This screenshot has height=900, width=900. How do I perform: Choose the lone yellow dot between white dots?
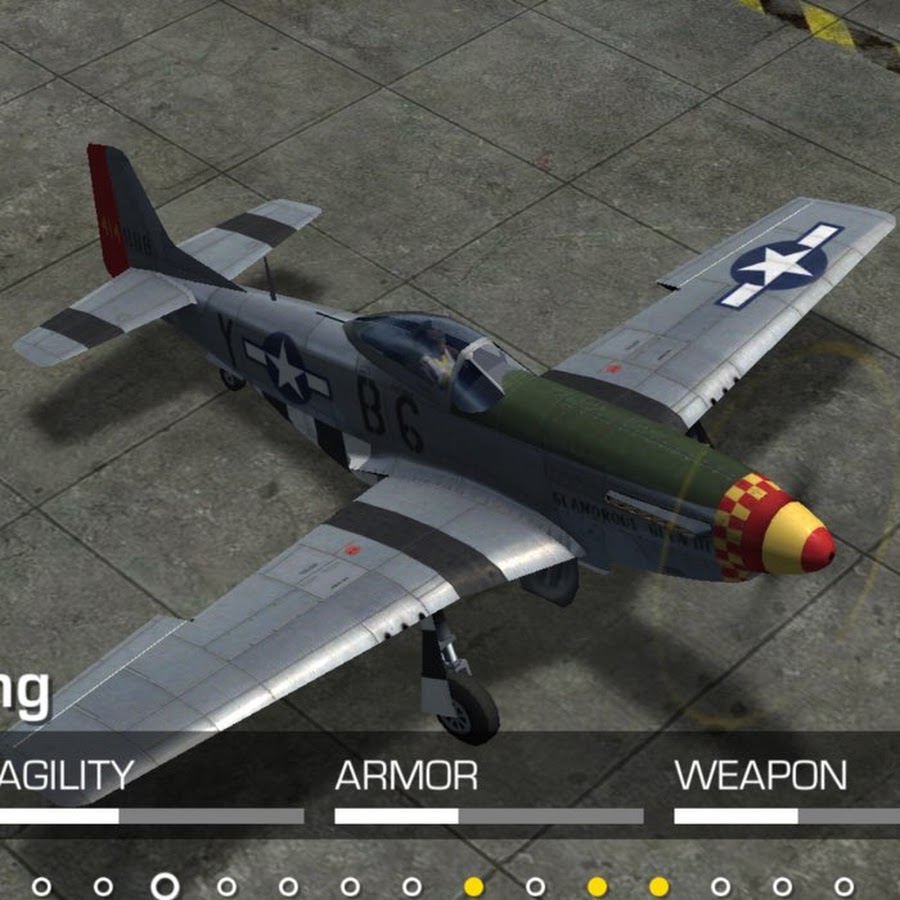tap(474, 886)
